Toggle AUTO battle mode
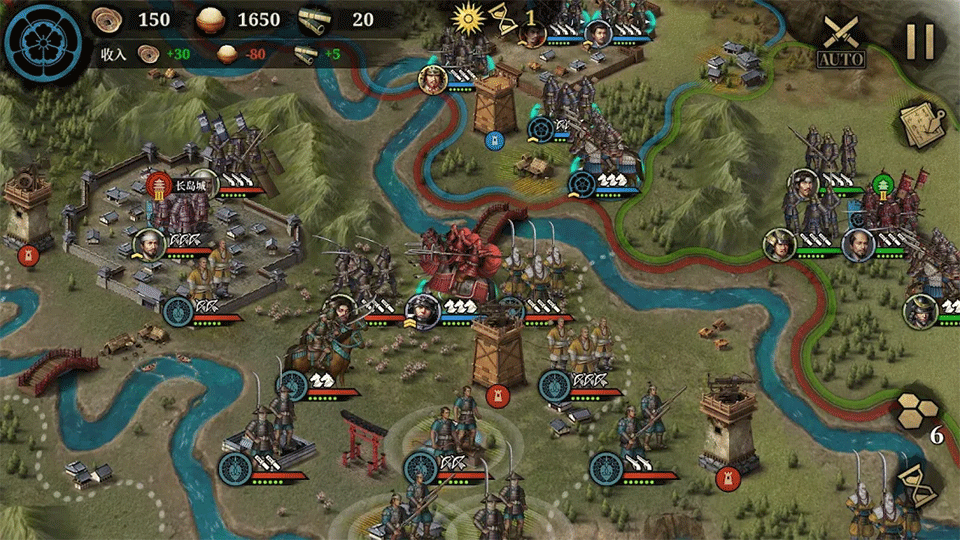The image size is (960, 540). click(x=840, y=42)
